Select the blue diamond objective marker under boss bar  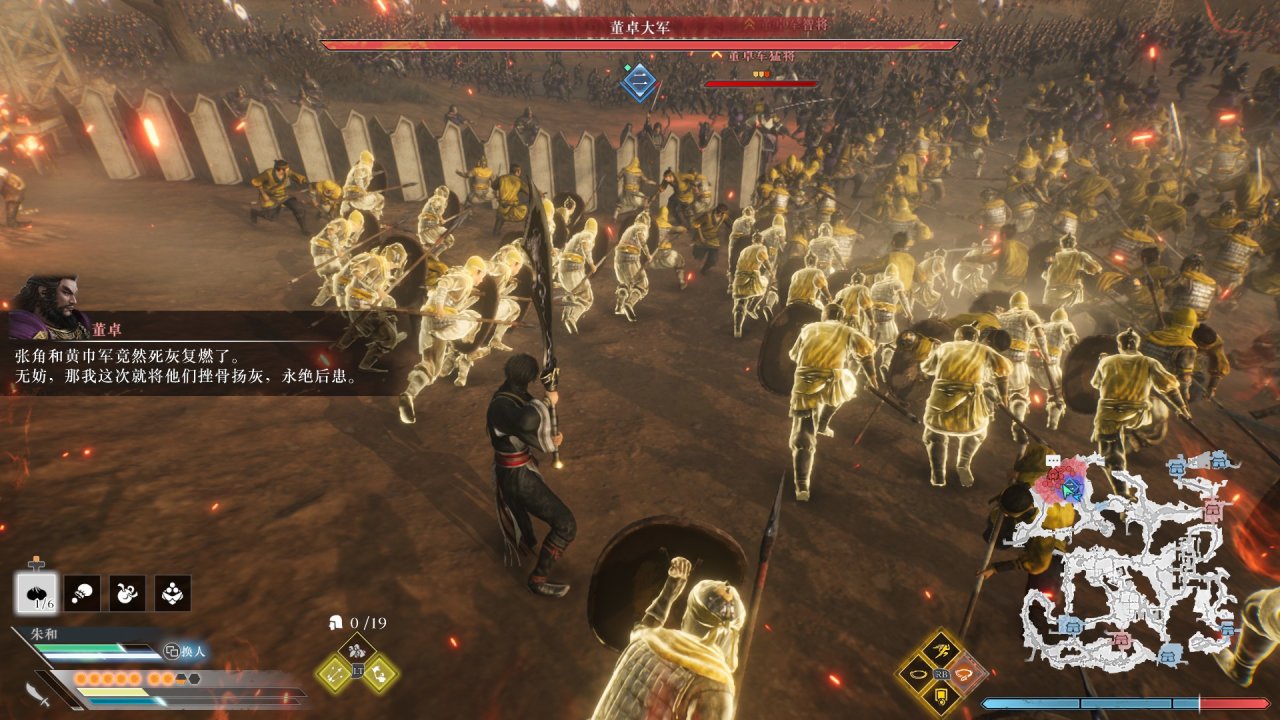coord(639,83)
